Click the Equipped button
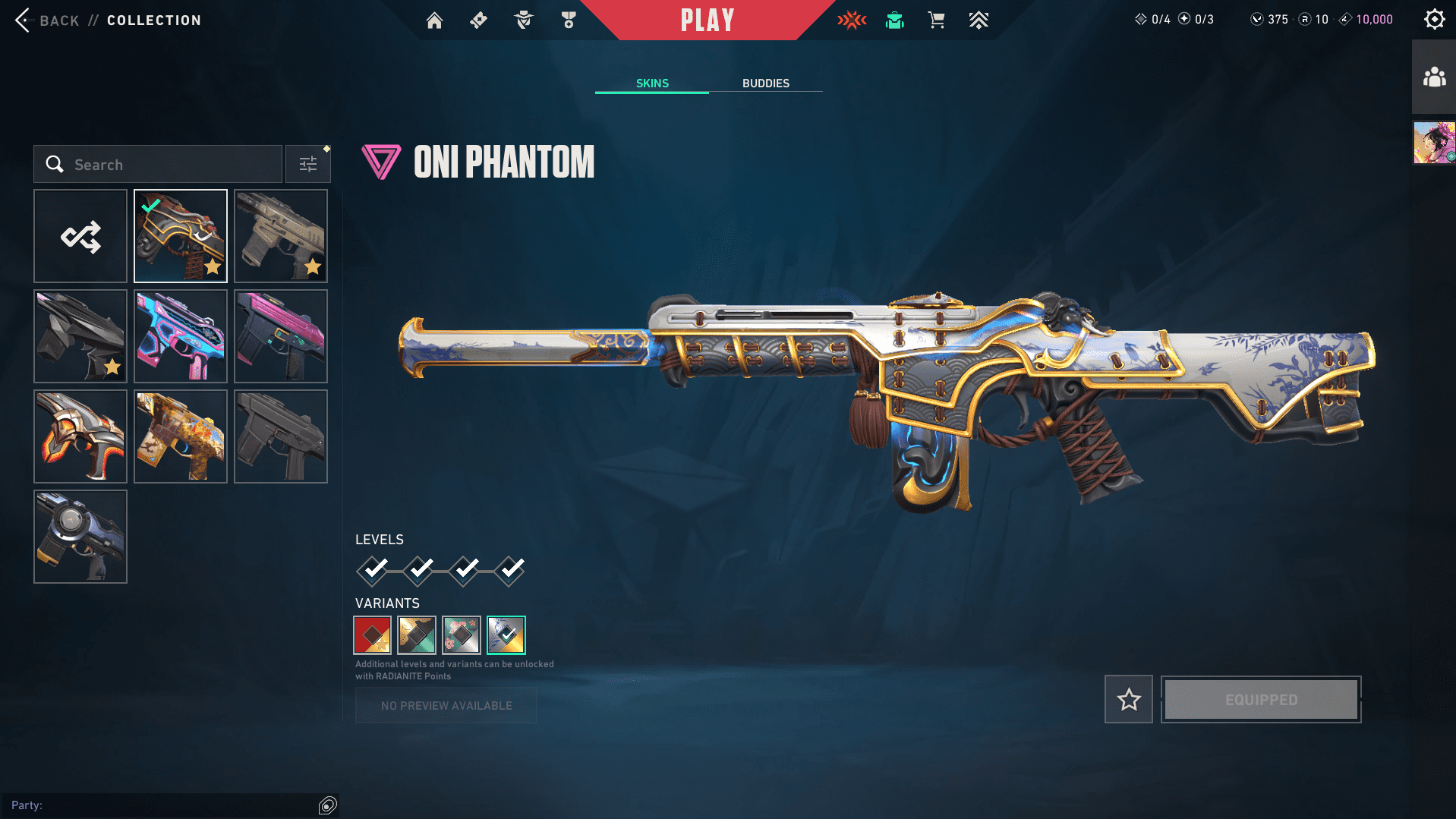Screen dimensions: 1456x819 [1261, 699]
